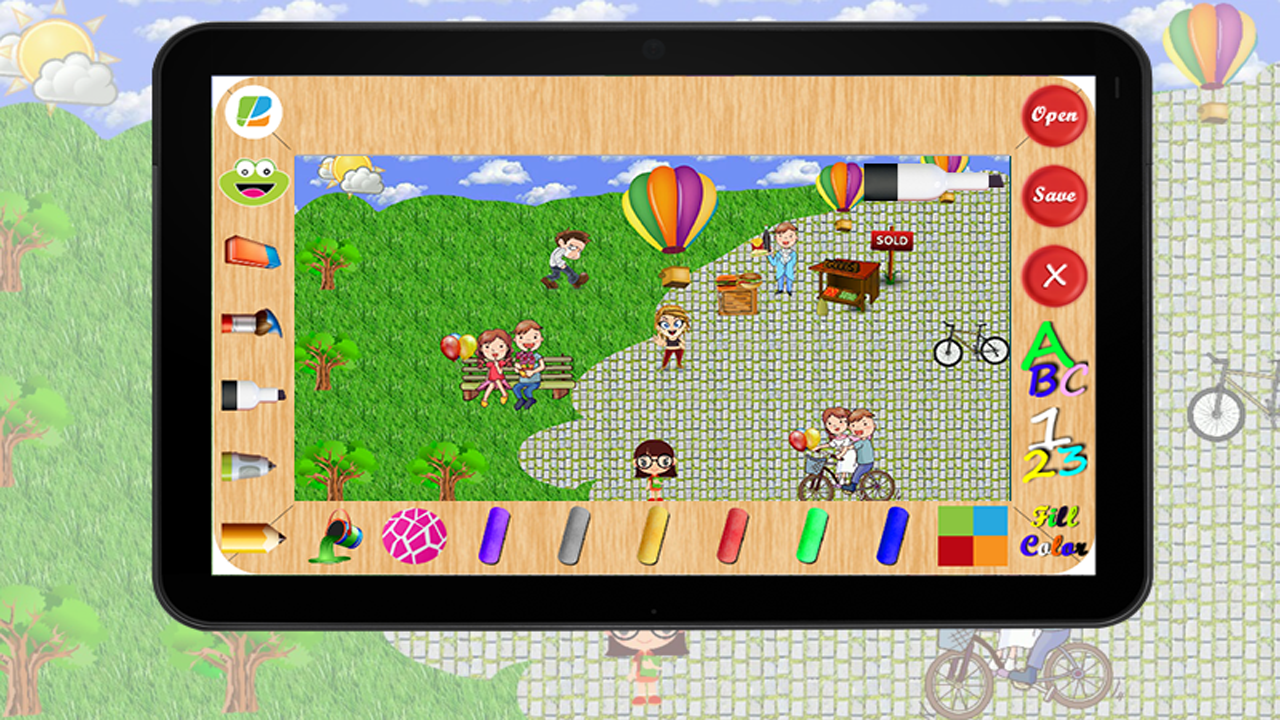Open the 123 number stickers

(x=1056, y=440)
